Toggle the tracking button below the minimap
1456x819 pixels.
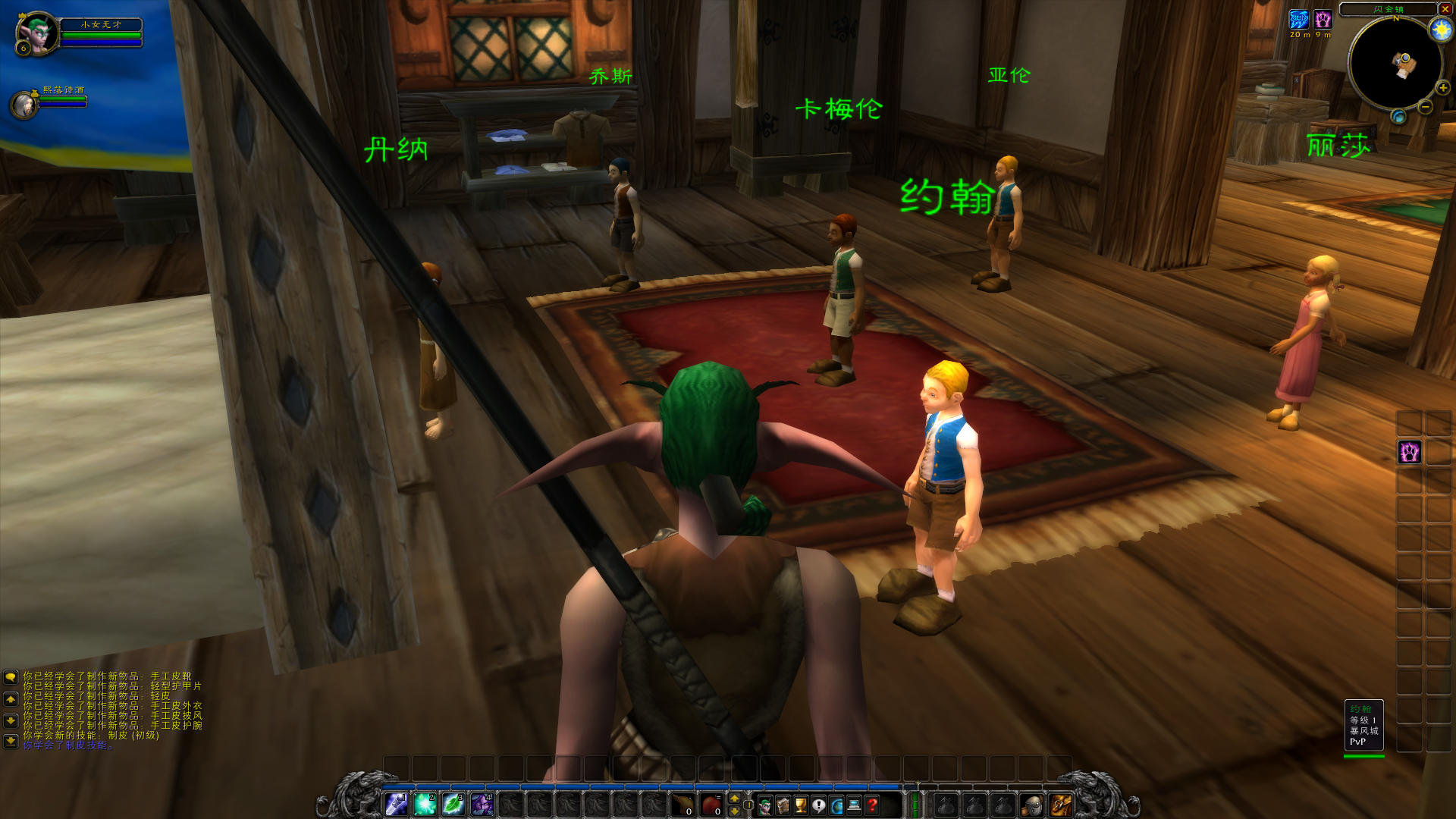click(x=1398, y=117)
